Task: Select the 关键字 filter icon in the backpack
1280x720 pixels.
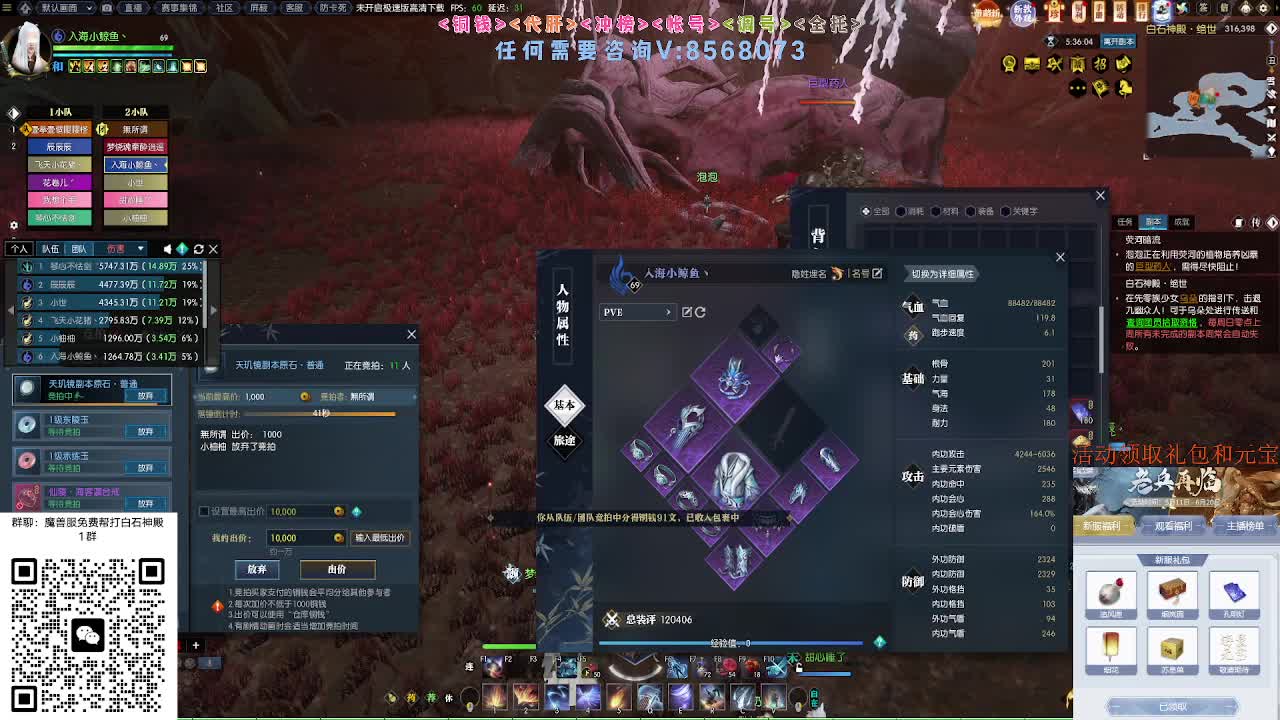Action: click(1006, 212)
